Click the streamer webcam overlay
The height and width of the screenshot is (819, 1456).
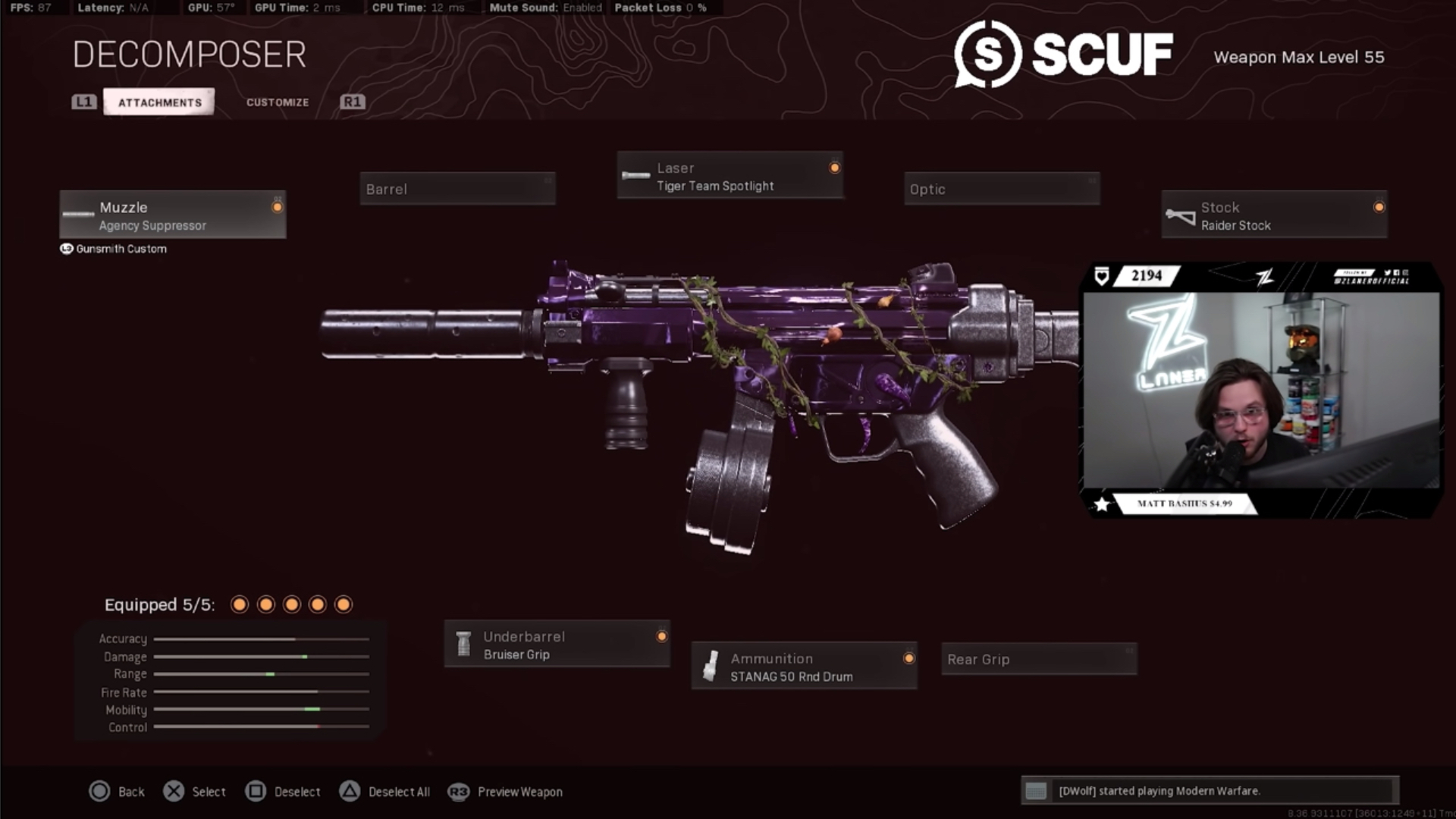1261,391
